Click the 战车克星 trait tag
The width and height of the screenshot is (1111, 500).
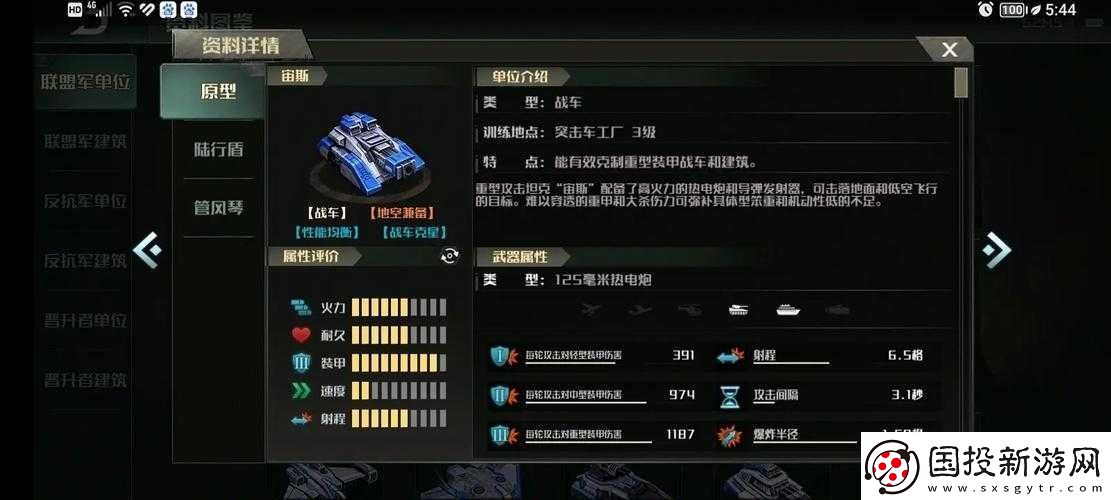pos(413,233)
